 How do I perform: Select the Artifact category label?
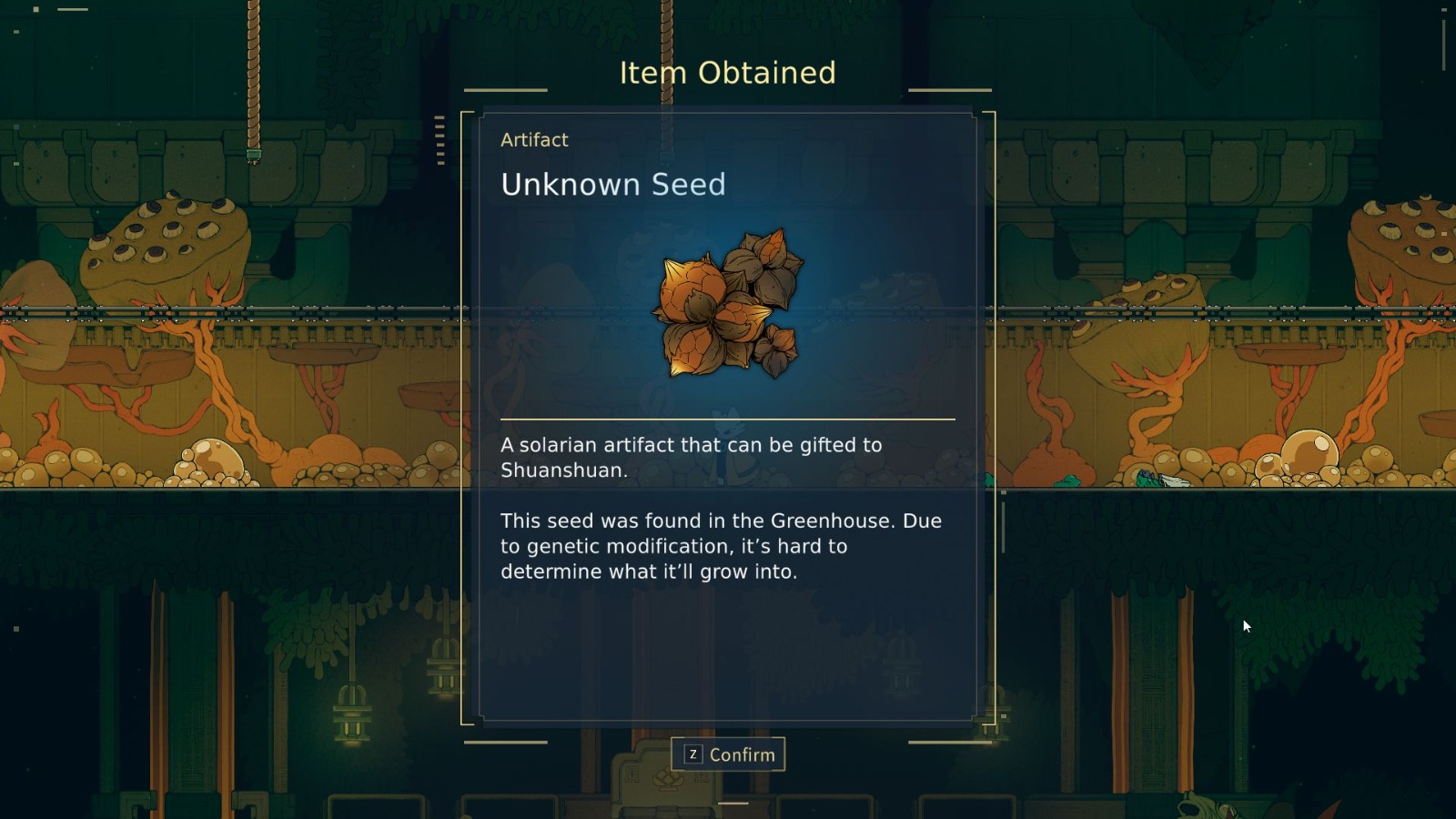point(534,139)
